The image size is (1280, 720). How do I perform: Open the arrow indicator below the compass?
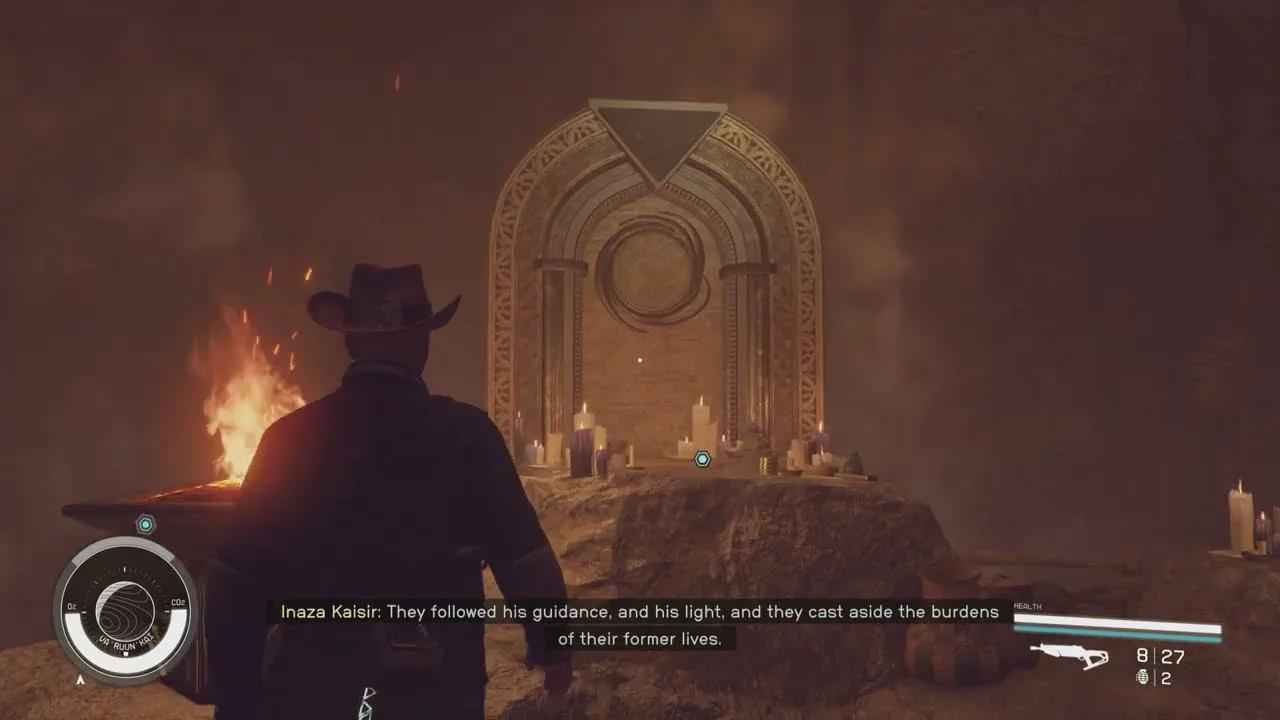click(80, 678)
